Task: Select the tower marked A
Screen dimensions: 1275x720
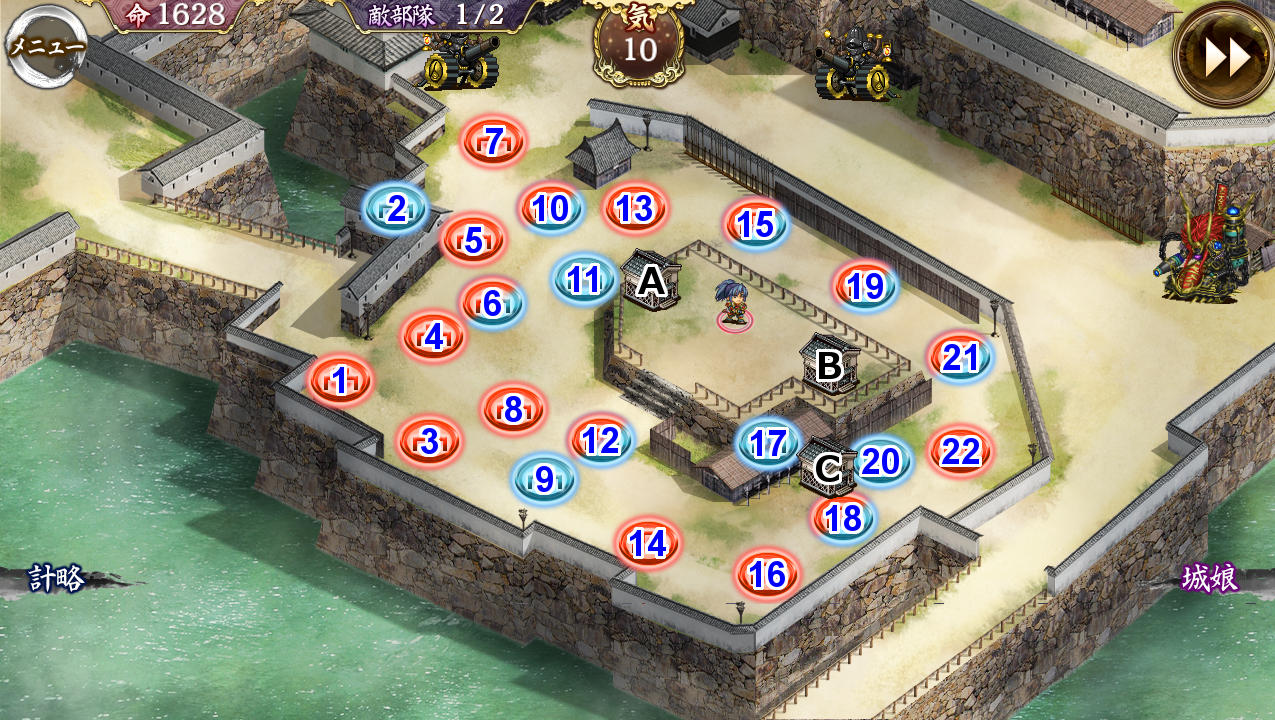Action: [652, 282]
